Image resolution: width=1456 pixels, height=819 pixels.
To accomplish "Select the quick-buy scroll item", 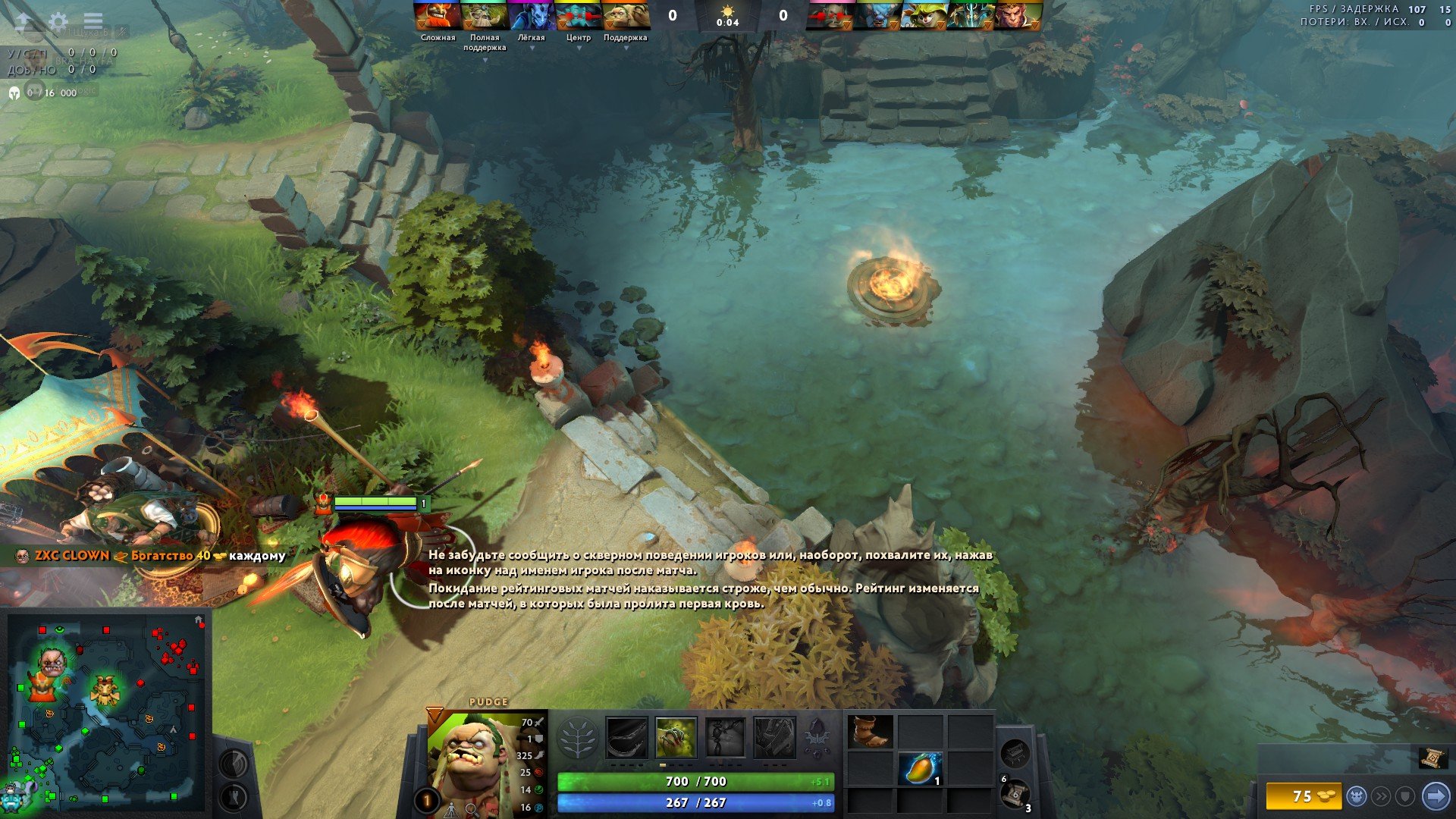I will click(x=1432, y=757).
